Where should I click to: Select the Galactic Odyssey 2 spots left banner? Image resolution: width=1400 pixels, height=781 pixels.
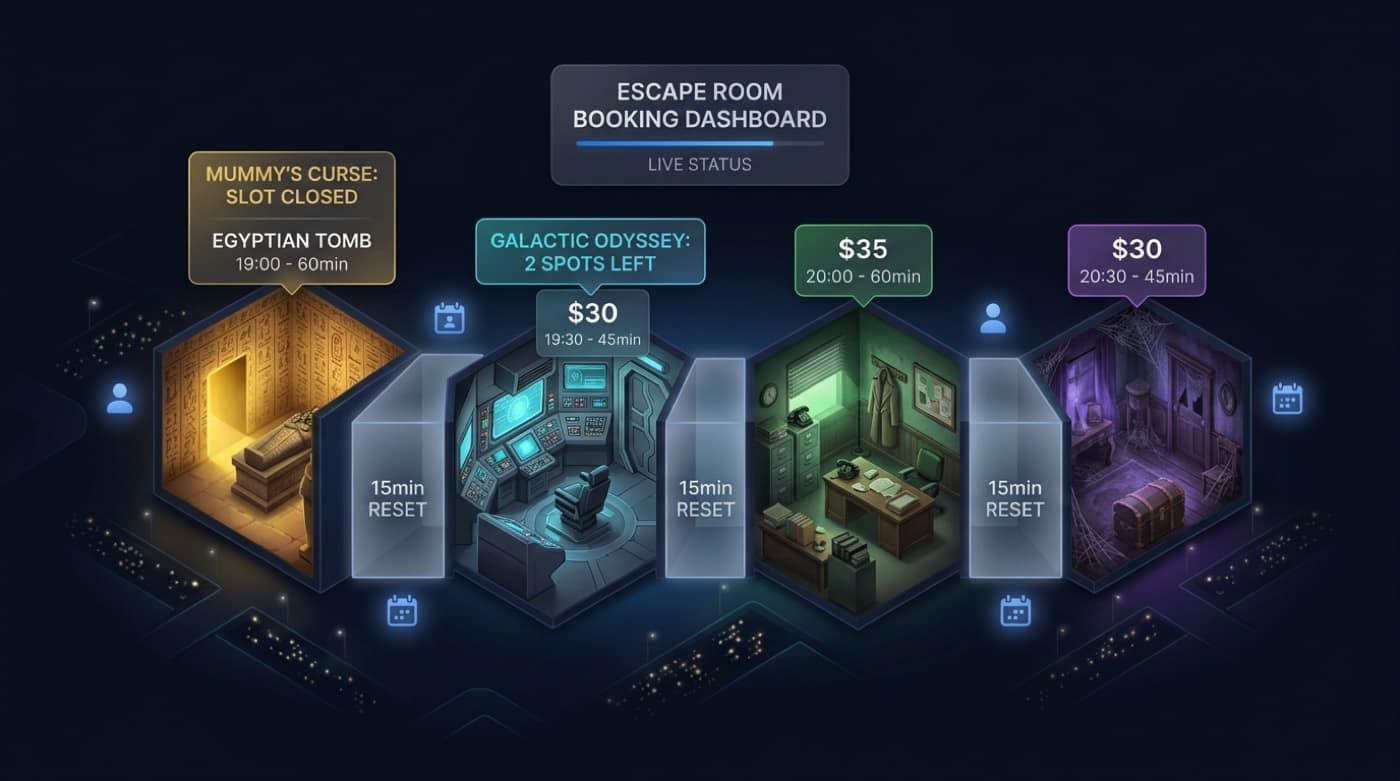[590, 253]
